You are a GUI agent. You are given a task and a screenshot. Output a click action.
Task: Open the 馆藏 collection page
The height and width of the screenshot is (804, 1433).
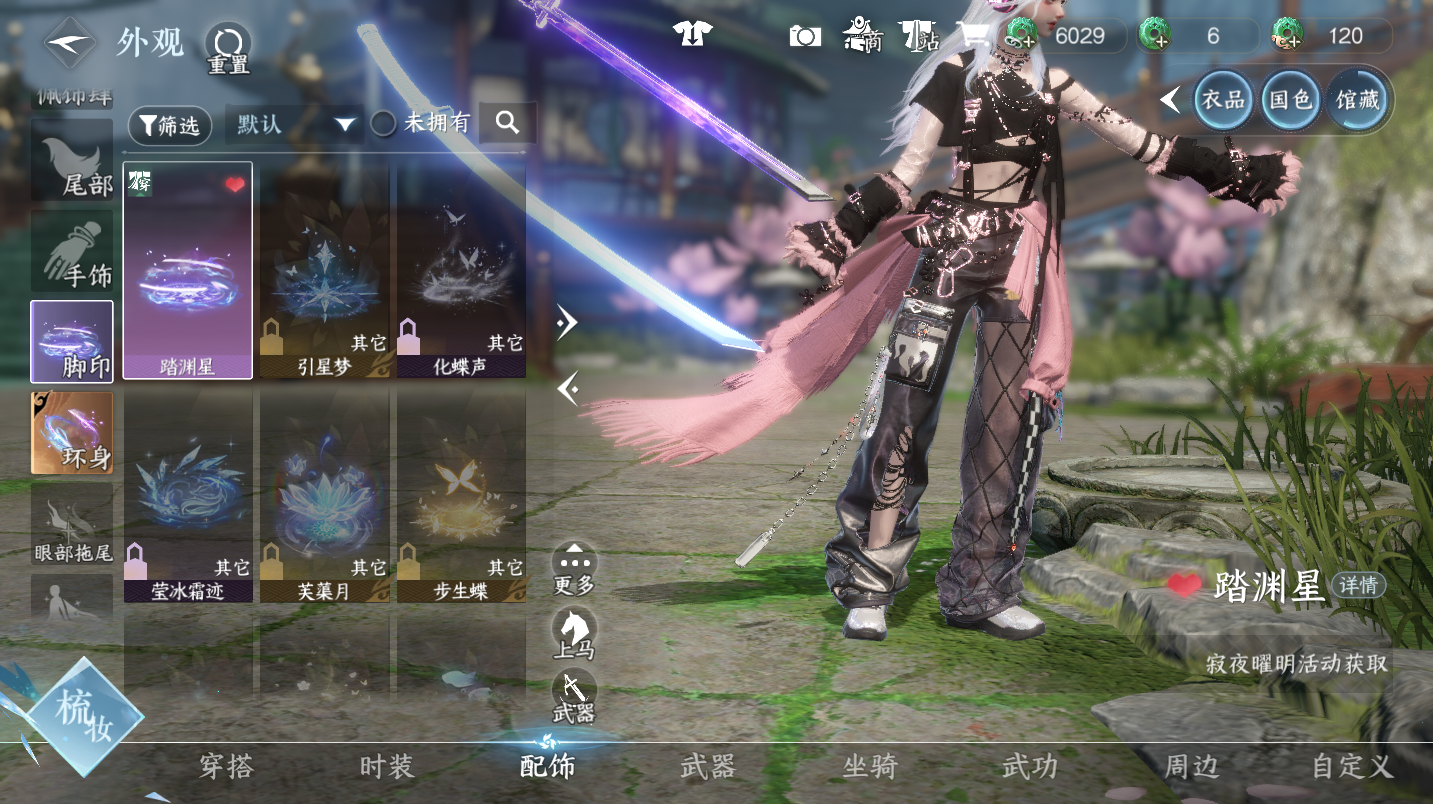(x=1357, y=99)
